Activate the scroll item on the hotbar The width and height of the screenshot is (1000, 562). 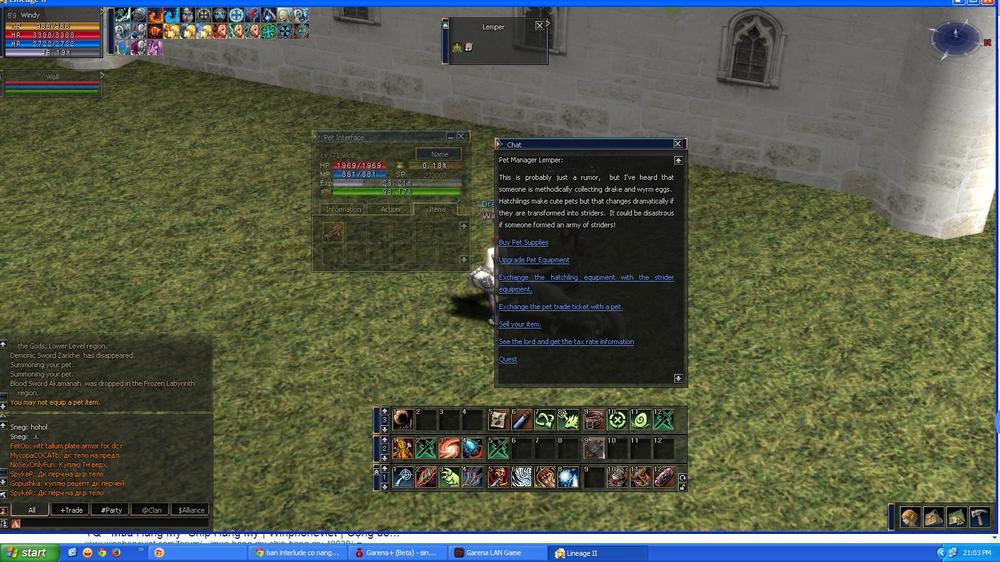coord(498,420)
